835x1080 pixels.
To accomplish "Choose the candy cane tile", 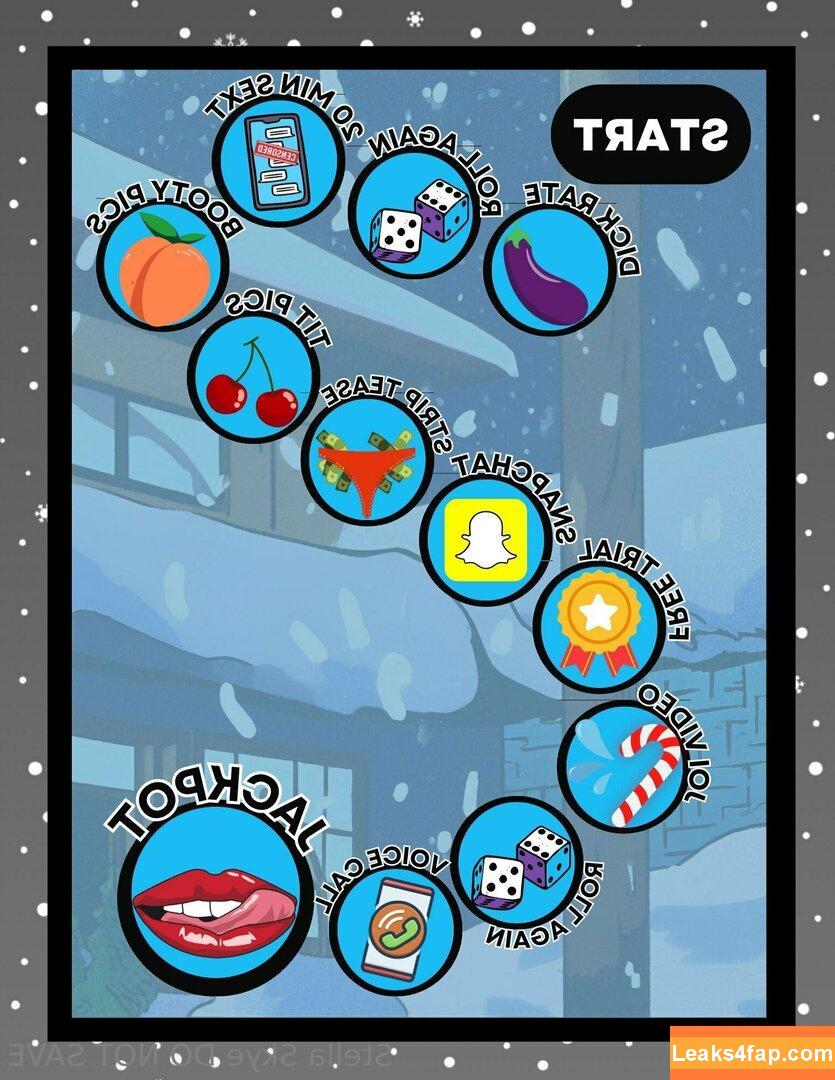I will pyautogui.click(x=624, y=765).
